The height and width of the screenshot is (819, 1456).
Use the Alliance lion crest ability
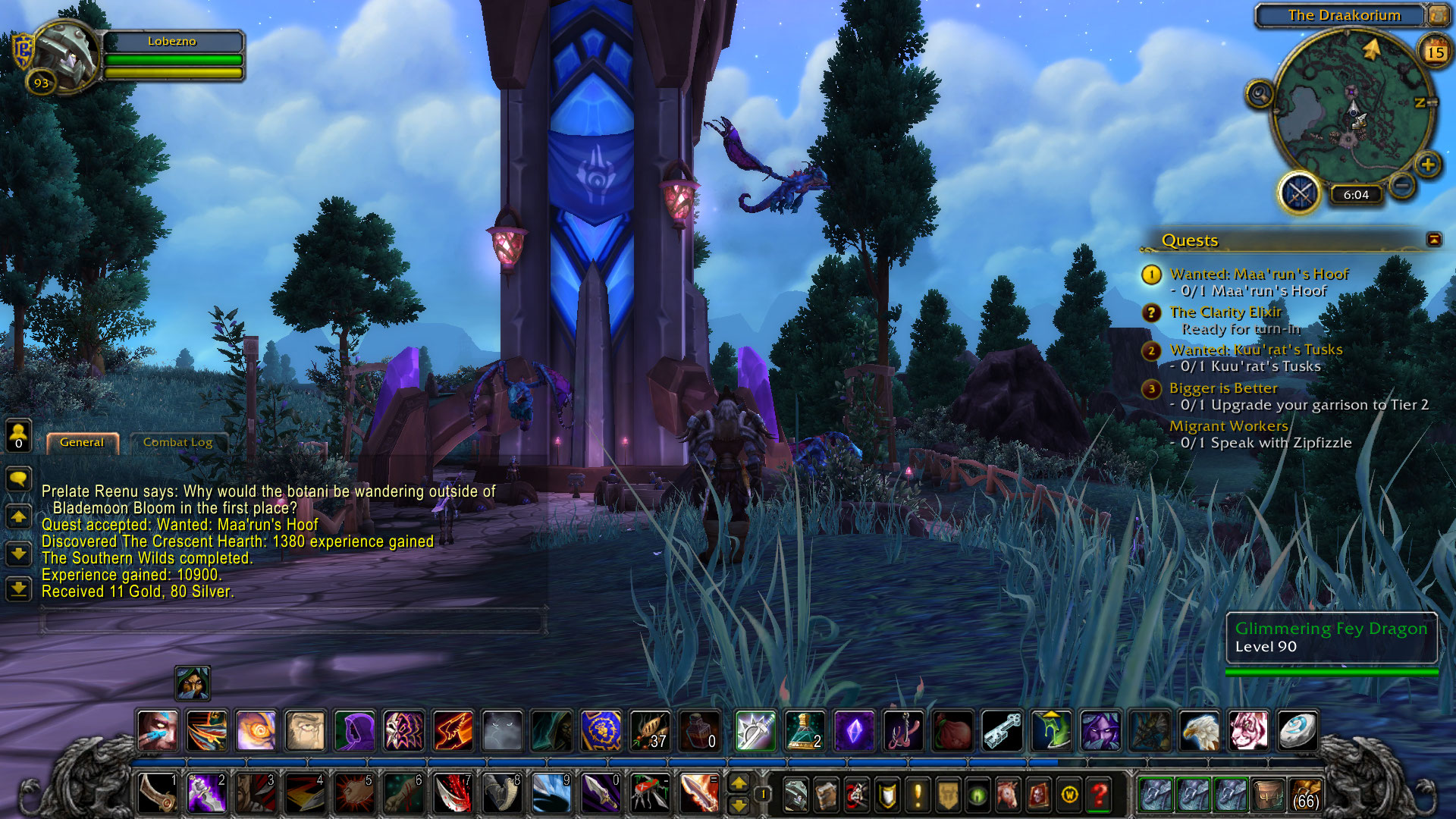(601, 731)
